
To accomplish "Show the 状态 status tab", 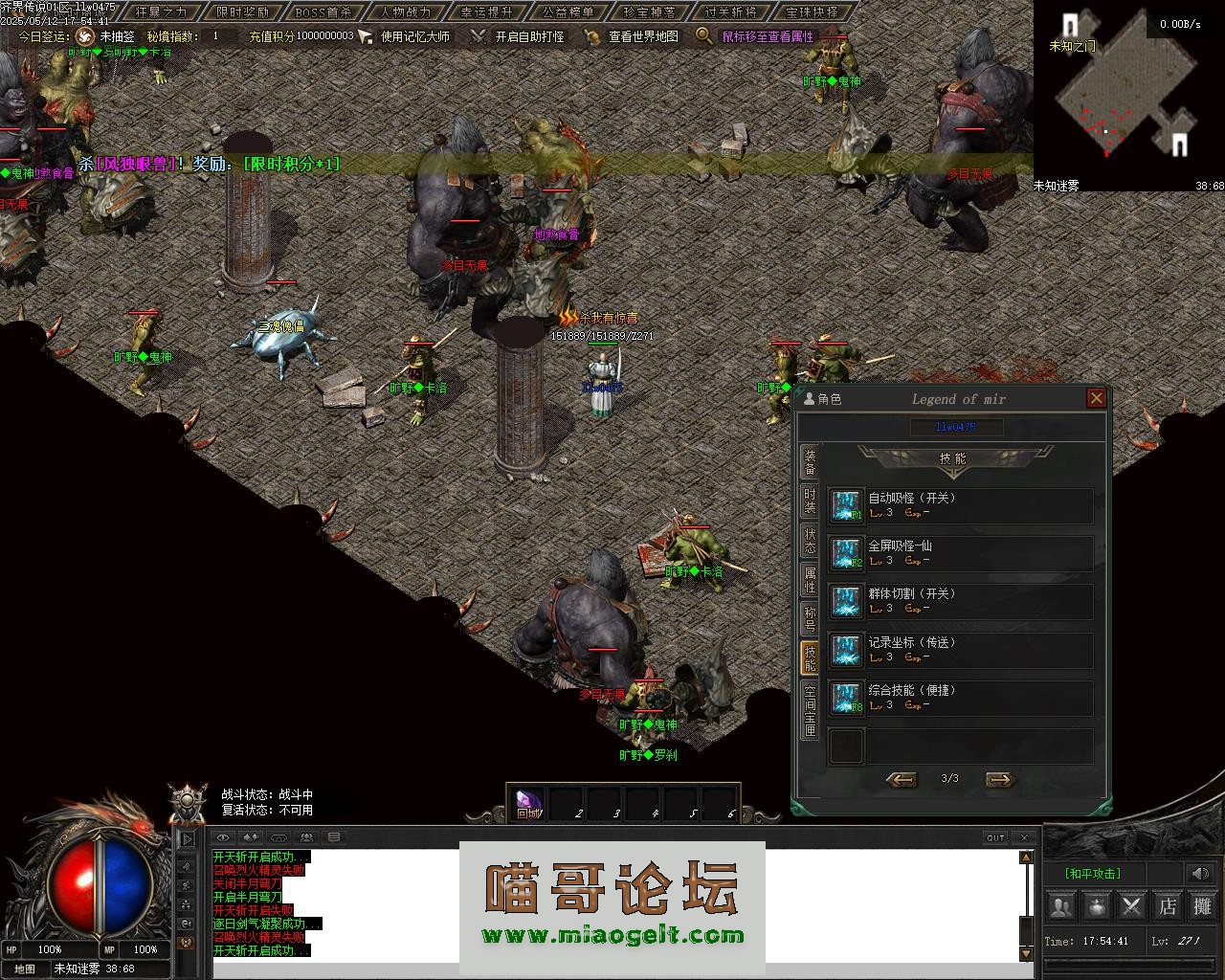I will 810,541.
